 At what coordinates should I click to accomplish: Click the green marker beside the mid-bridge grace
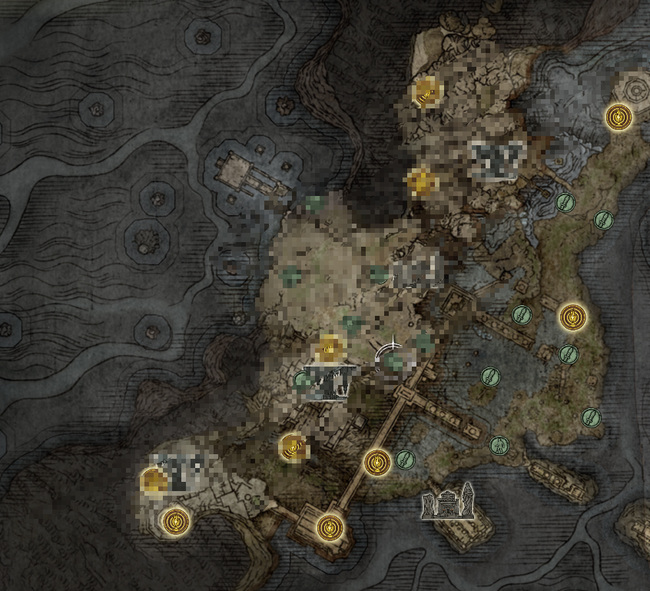405,459
